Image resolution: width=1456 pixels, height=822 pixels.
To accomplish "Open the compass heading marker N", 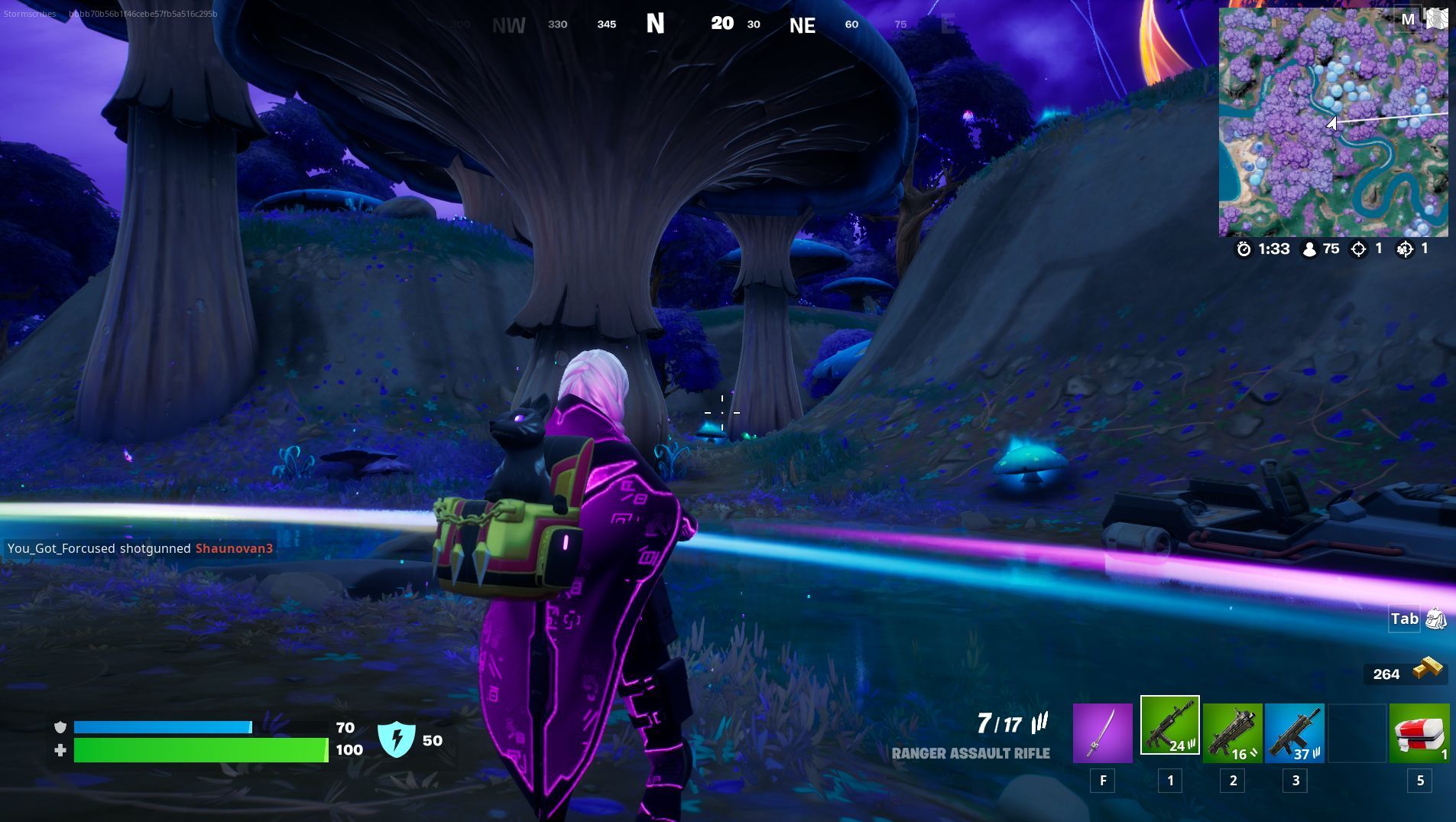I will [656, 24].
